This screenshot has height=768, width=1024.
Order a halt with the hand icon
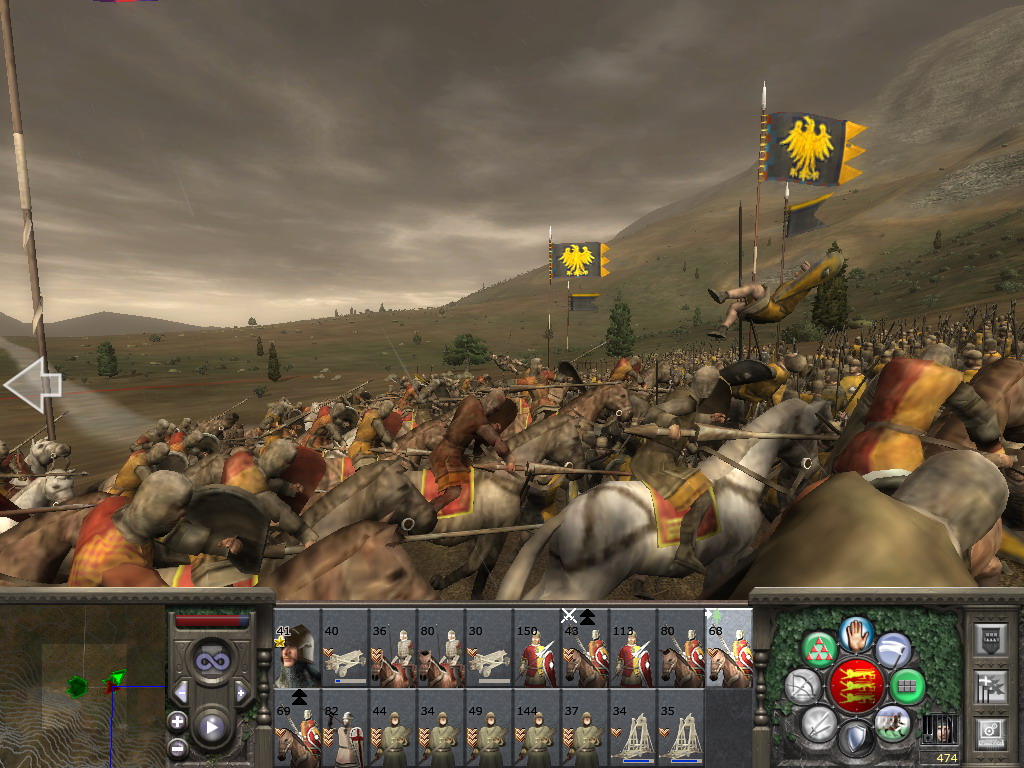[x=856, y=633]
